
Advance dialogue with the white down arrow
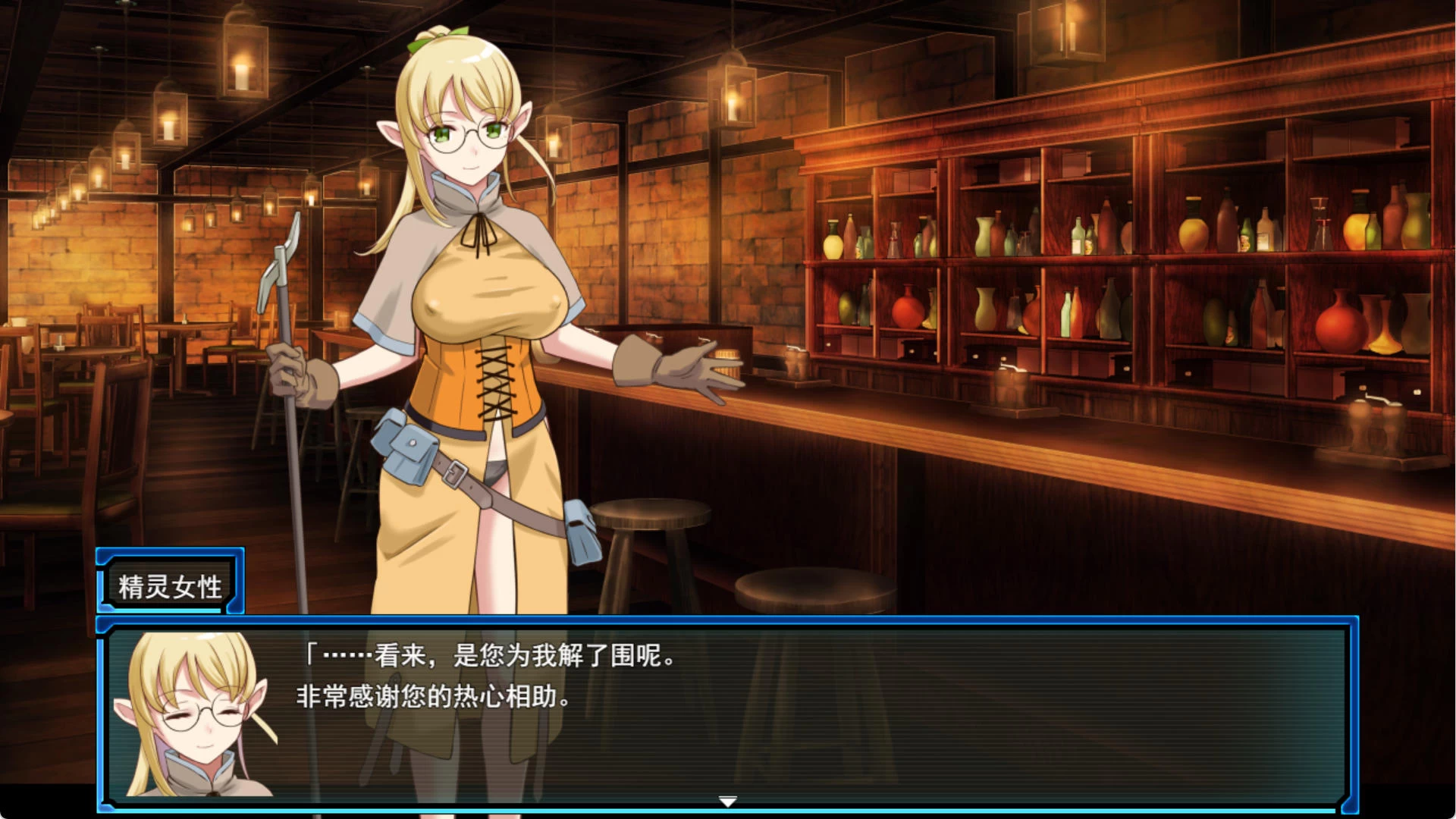pyautogui.click(x=727, y=802)
